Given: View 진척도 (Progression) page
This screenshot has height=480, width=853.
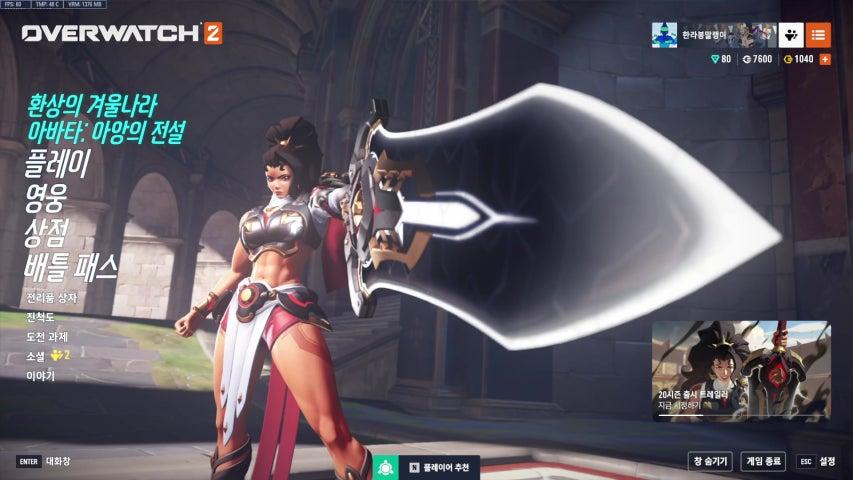Looking at the screenshot, I should 43,317.
